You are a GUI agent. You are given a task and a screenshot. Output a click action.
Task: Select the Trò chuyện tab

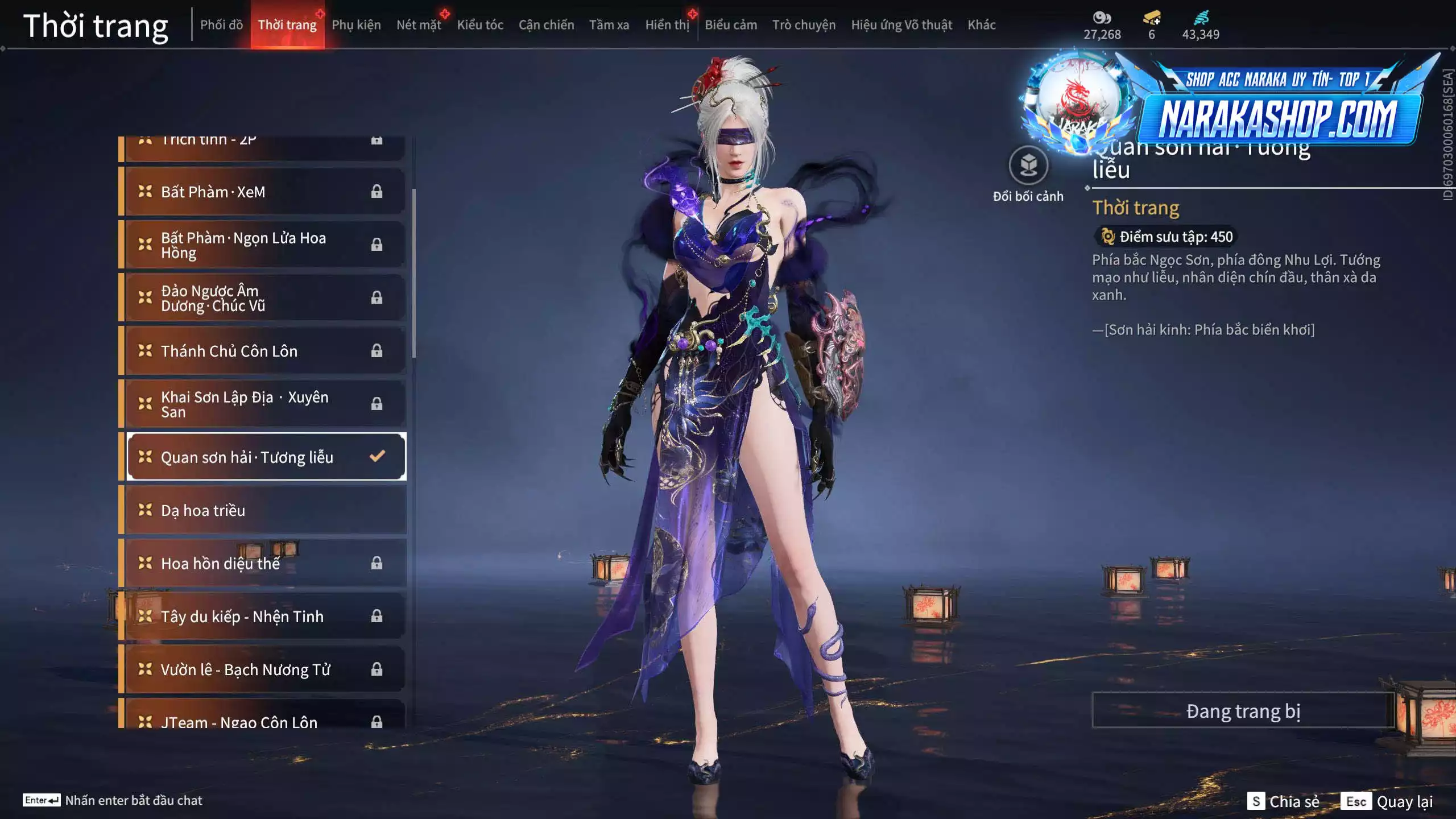click(x=804, y=25)
